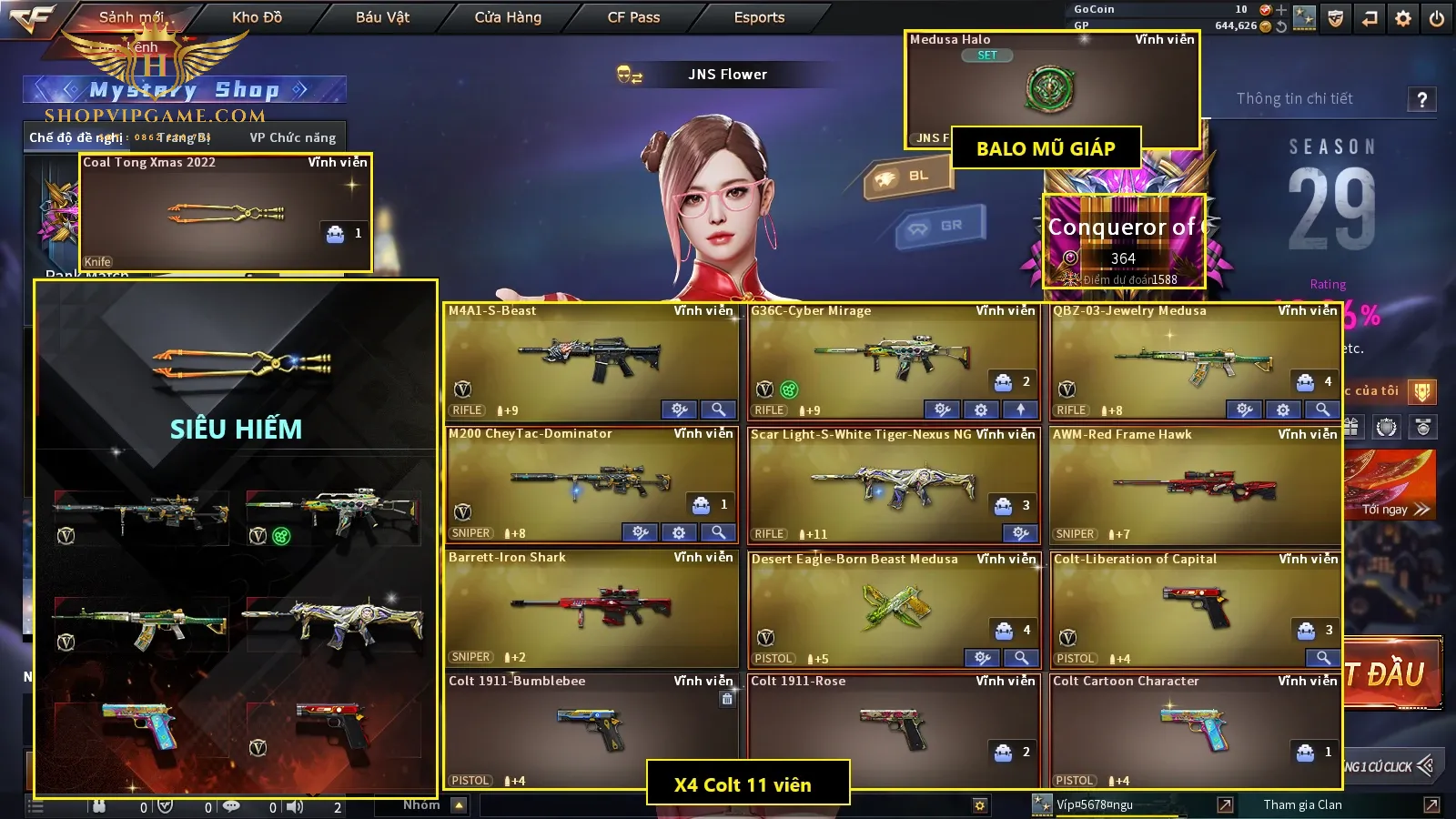Select the Esports tab
1456x819 pixels.
(759, 17)
